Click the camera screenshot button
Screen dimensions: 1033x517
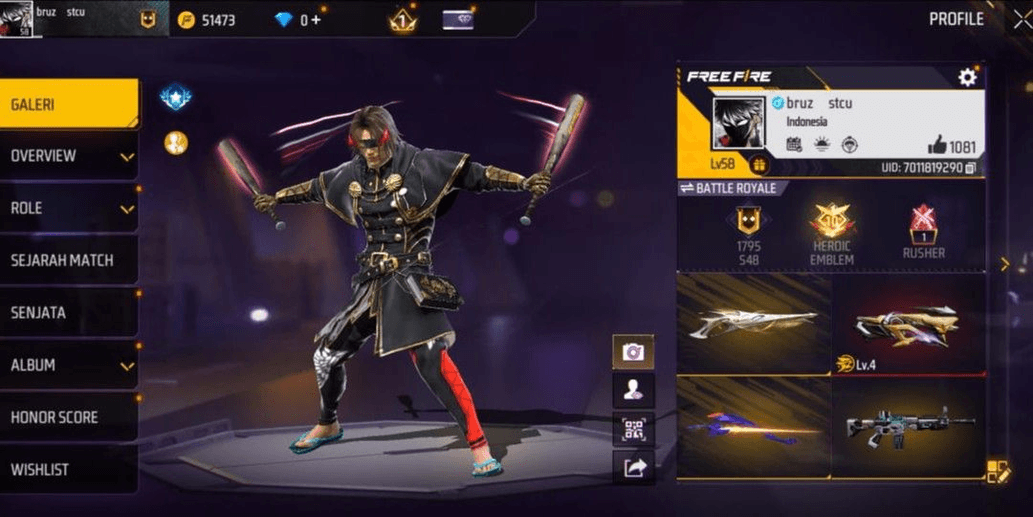pyautogui.click(x=633, y=352)
